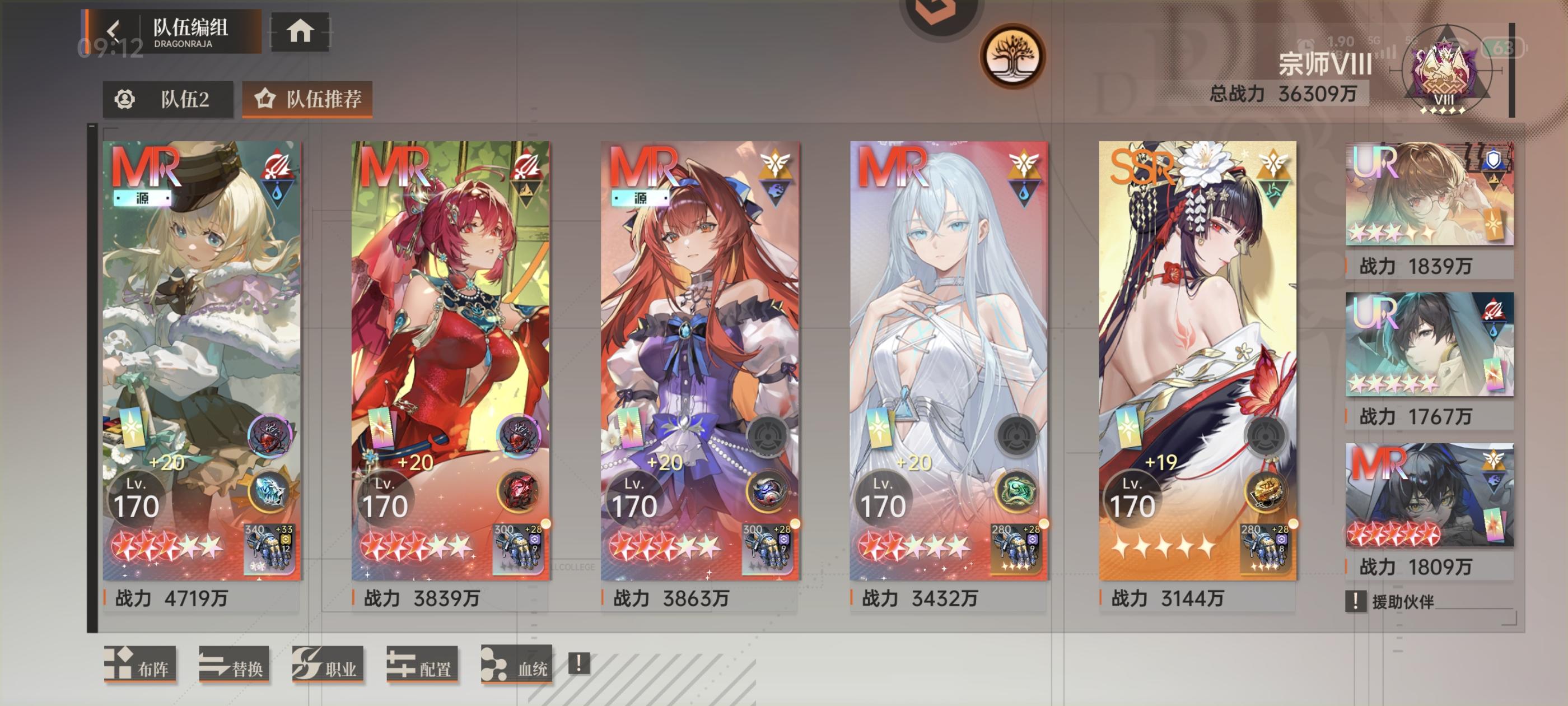This screenshot has height=706, width=1568.
Task: Tap the home icon beside 队伍编组
Action: (301, 34)
